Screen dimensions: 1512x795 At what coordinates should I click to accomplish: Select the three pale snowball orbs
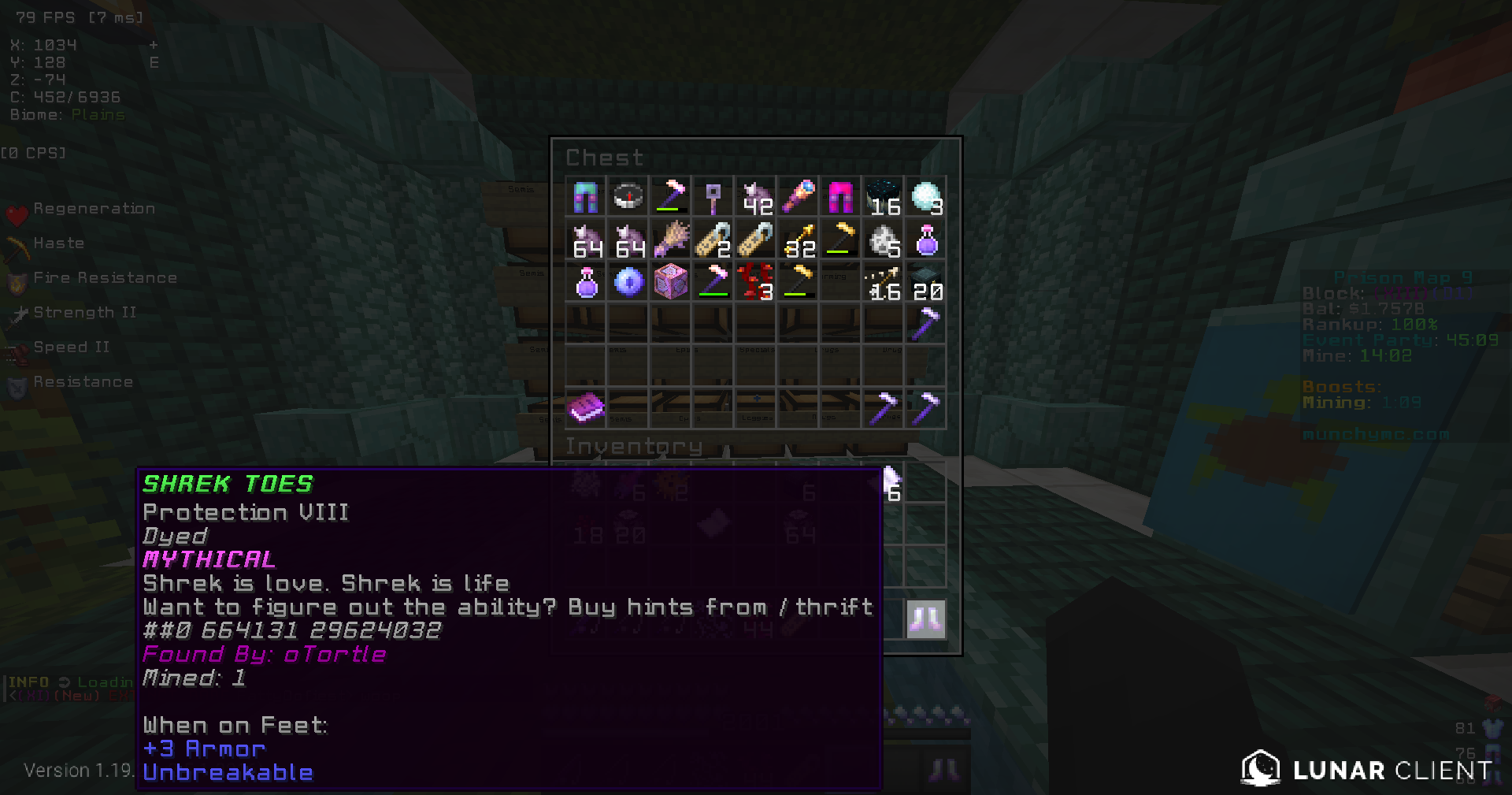point(926,197)
